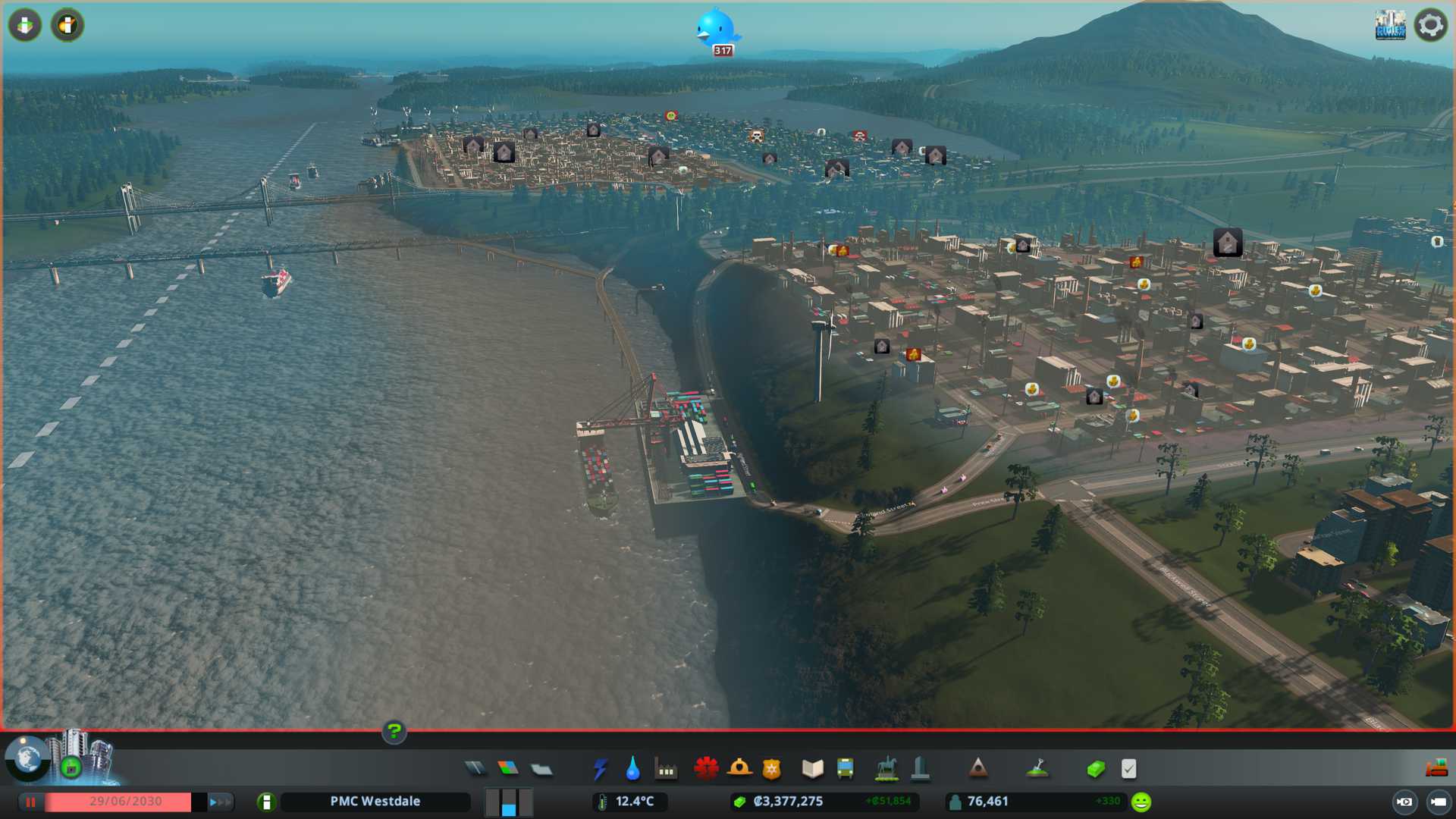Open the Economy money panel
This screenshot has width=1456, height=819.
click(1095, 769)
